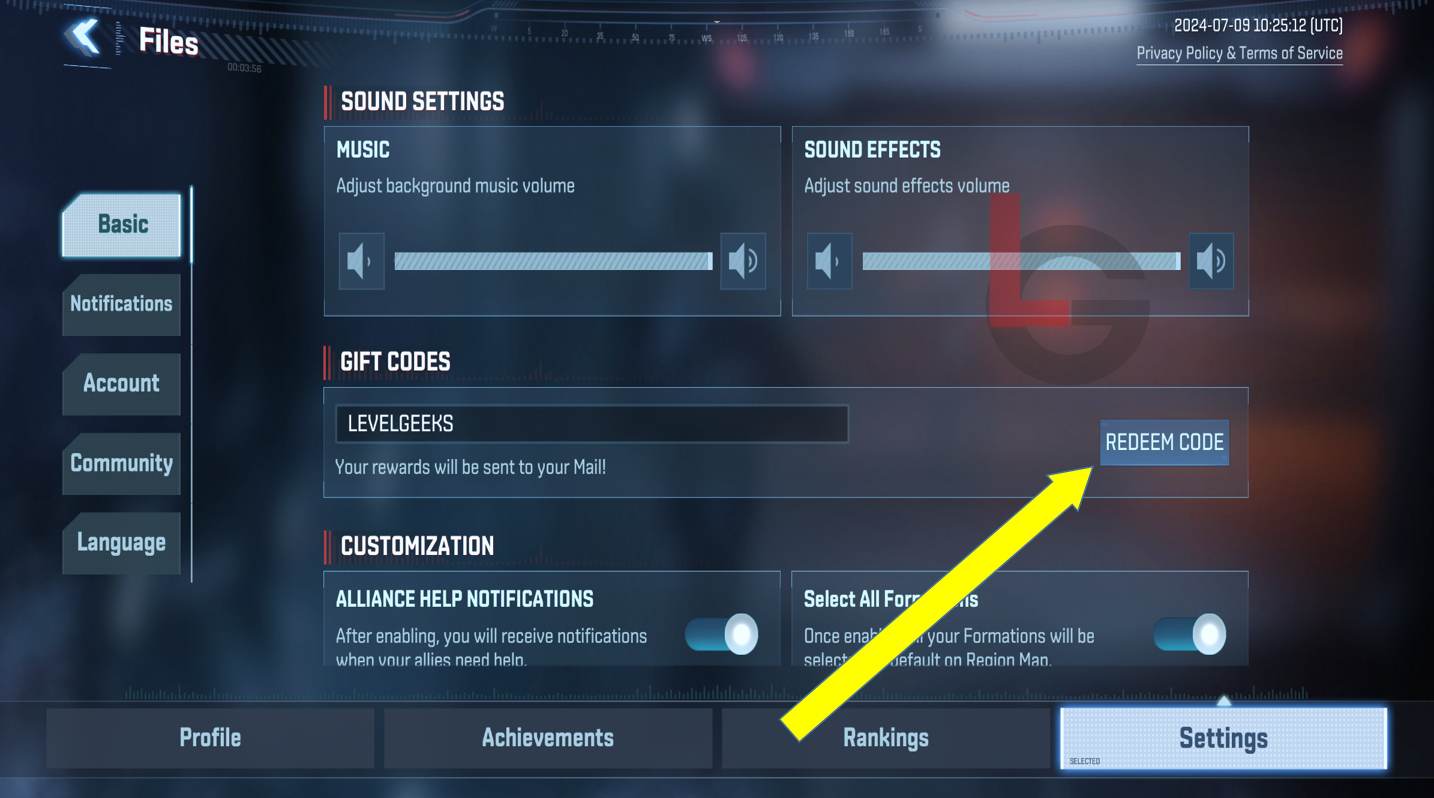Switch to the Profile tab

209,737
